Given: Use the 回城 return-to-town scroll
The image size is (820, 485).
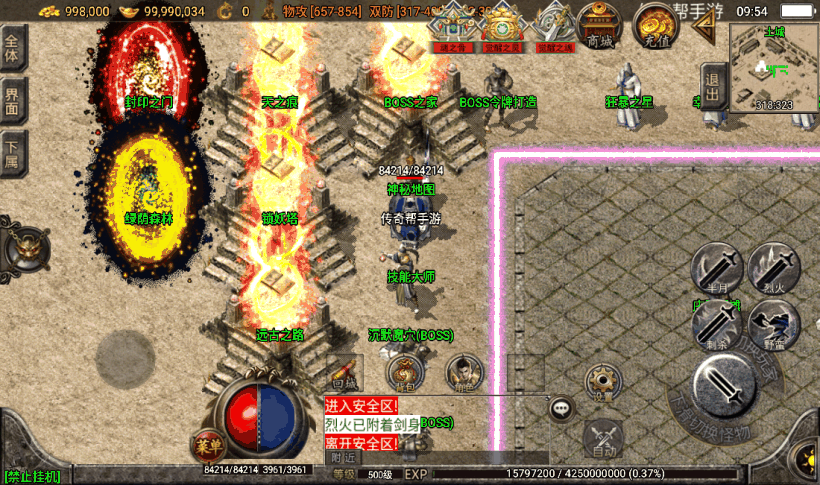Looking at the screenshot, I should (x=345, y=372).
